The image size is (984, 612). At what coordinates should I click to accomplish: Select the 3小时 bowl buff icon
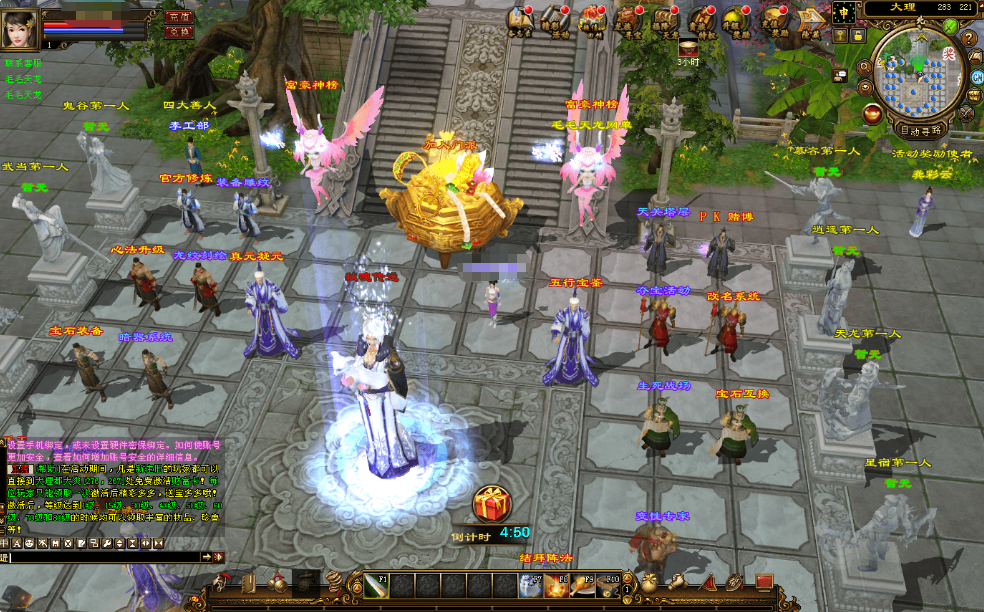click(688, 45)
